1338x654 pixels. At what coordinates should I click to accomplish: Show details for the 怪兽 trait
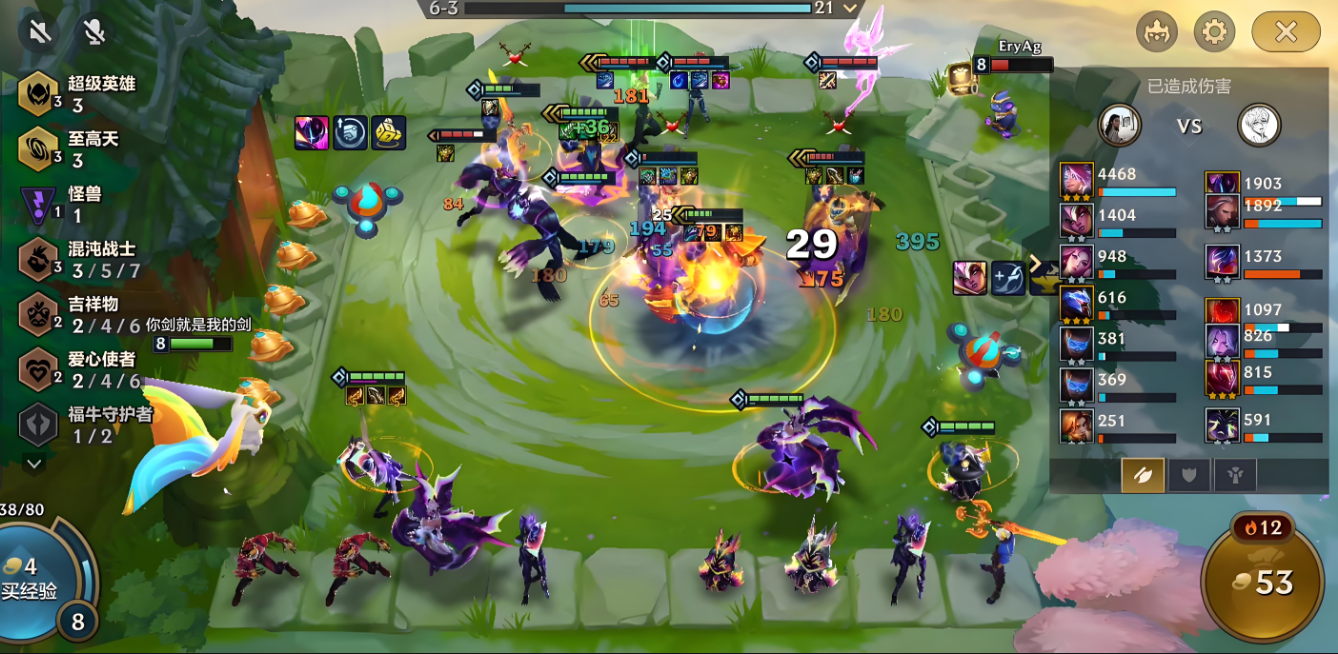click(x=65, y=204)
